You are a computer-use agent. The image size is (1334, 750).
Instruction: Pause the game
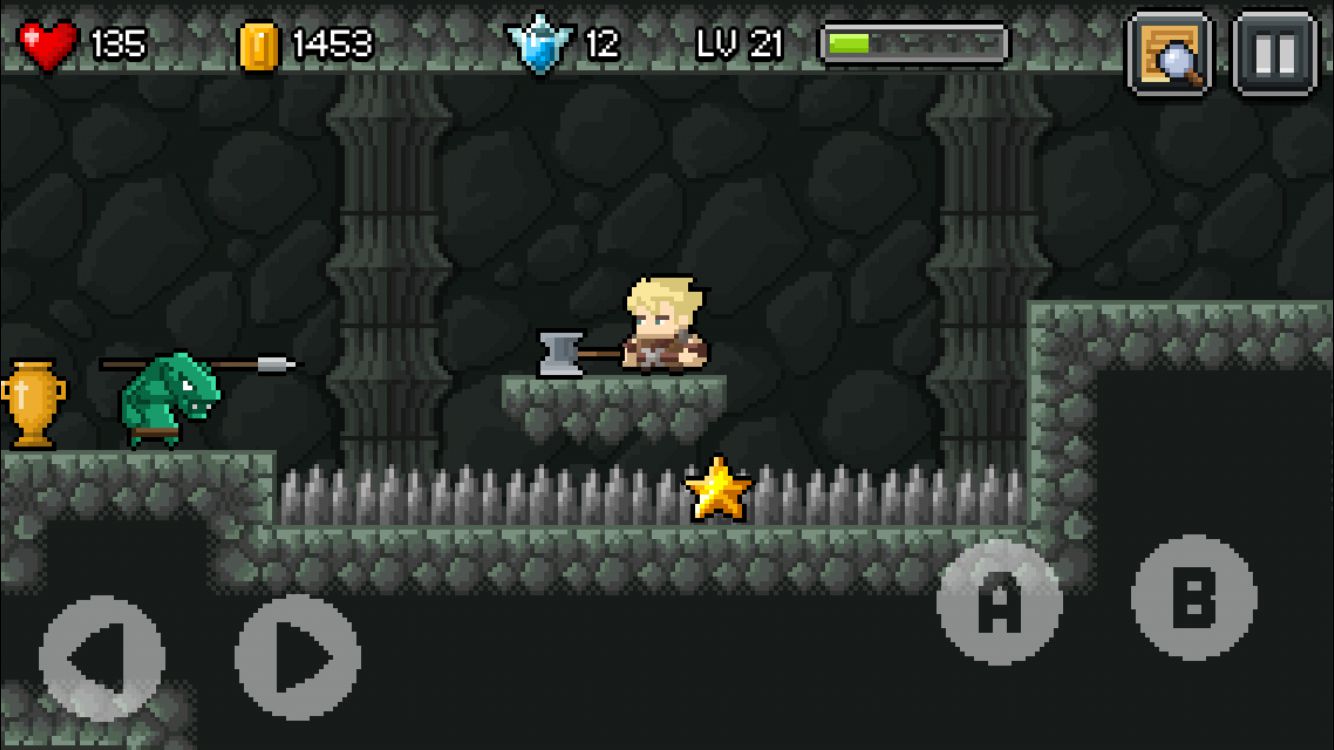1274,53
